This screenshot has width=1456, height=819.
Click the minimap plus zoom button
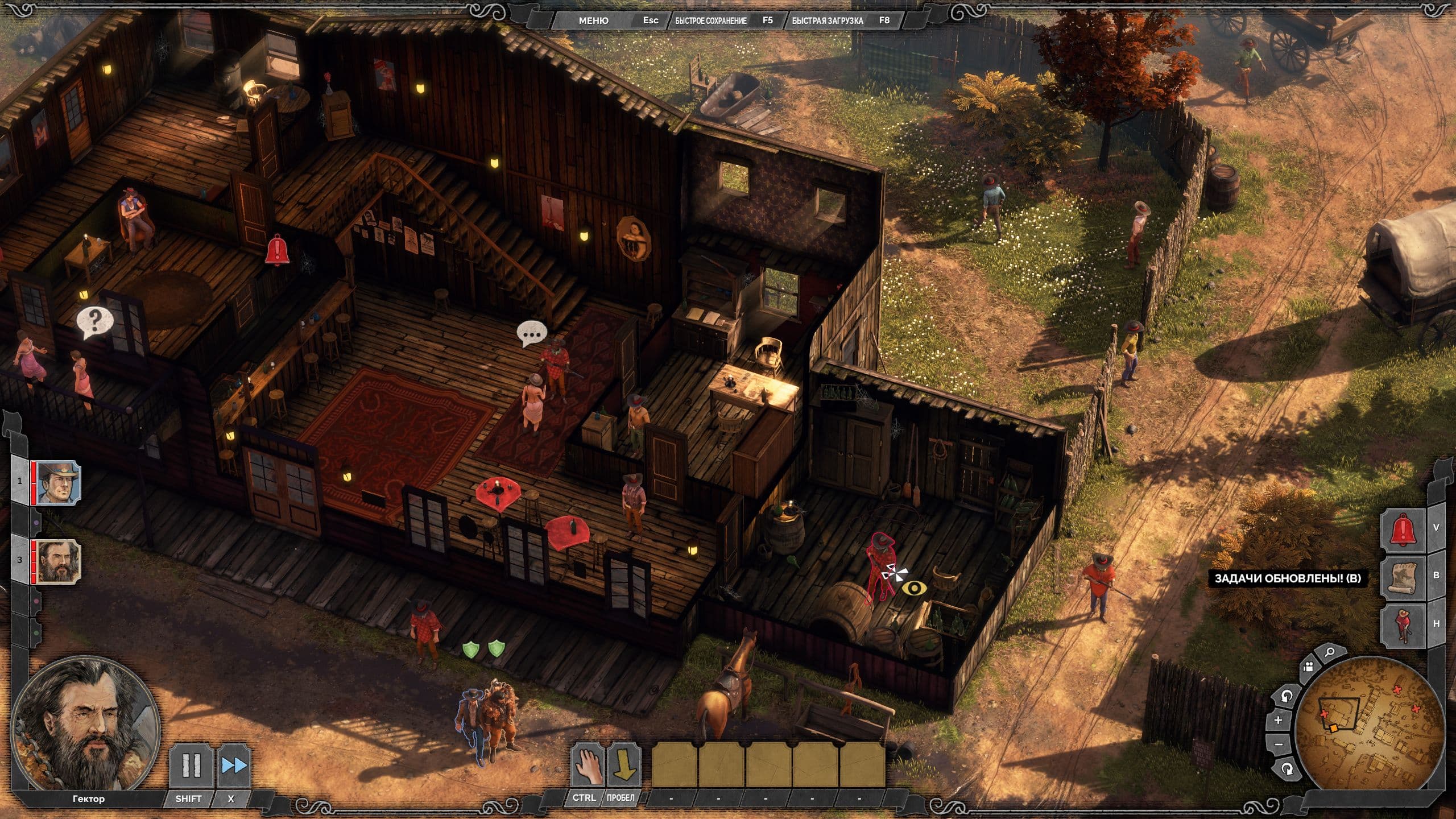[1279, 721]
